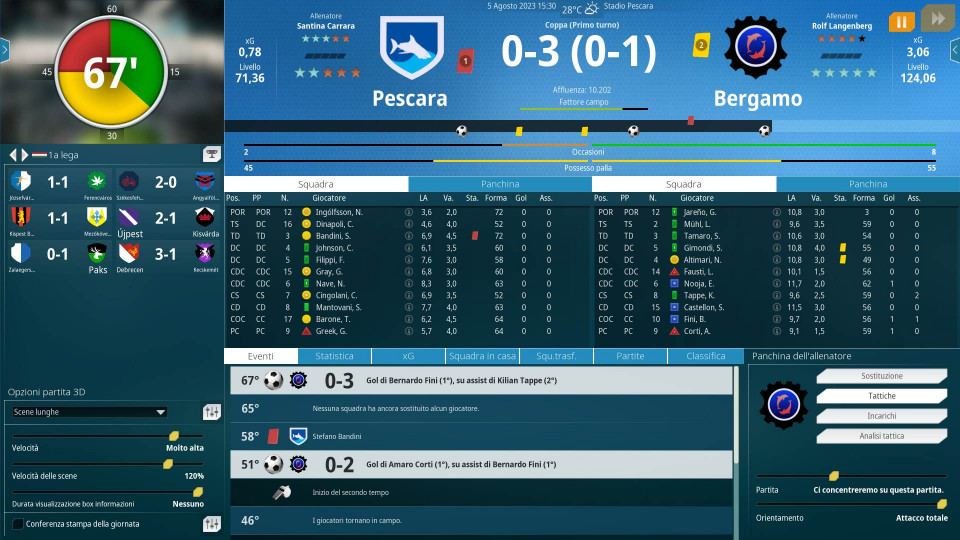Show Bergamo's Panchina tab

868,184
